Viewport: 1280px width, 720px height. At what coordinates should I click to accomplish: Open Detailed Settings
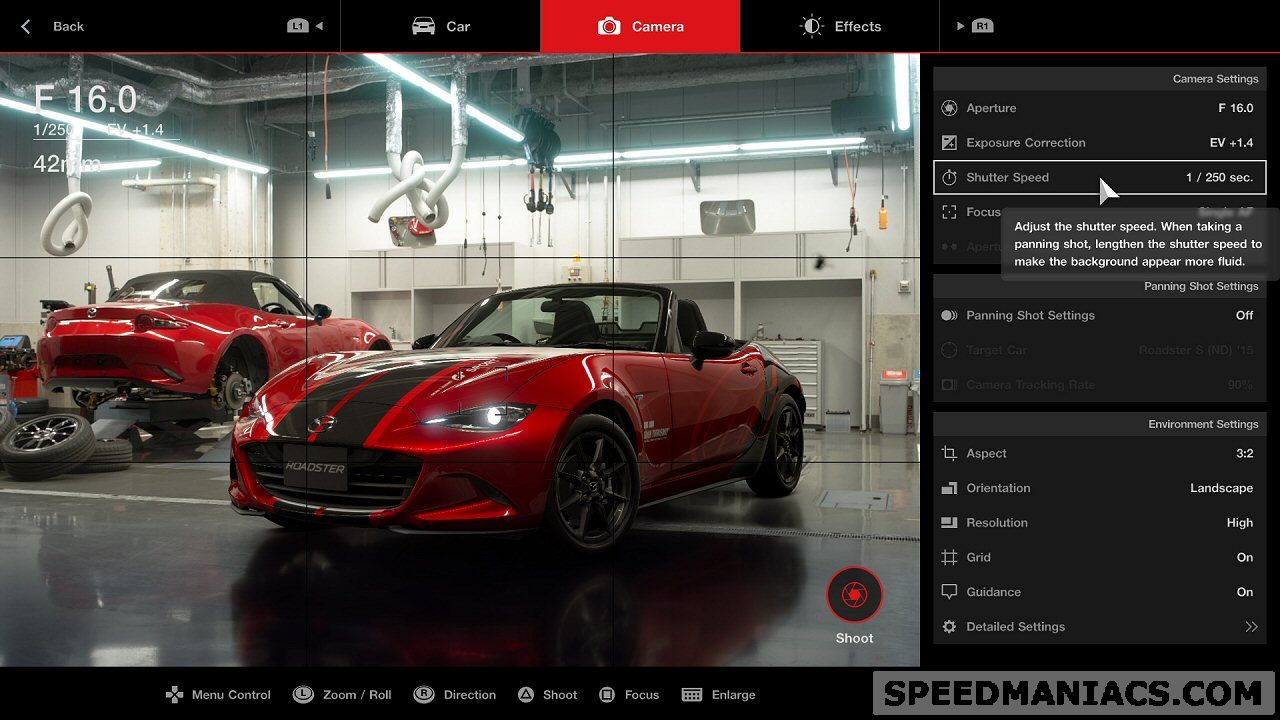pyautogui.click(x=1099, y=627)
